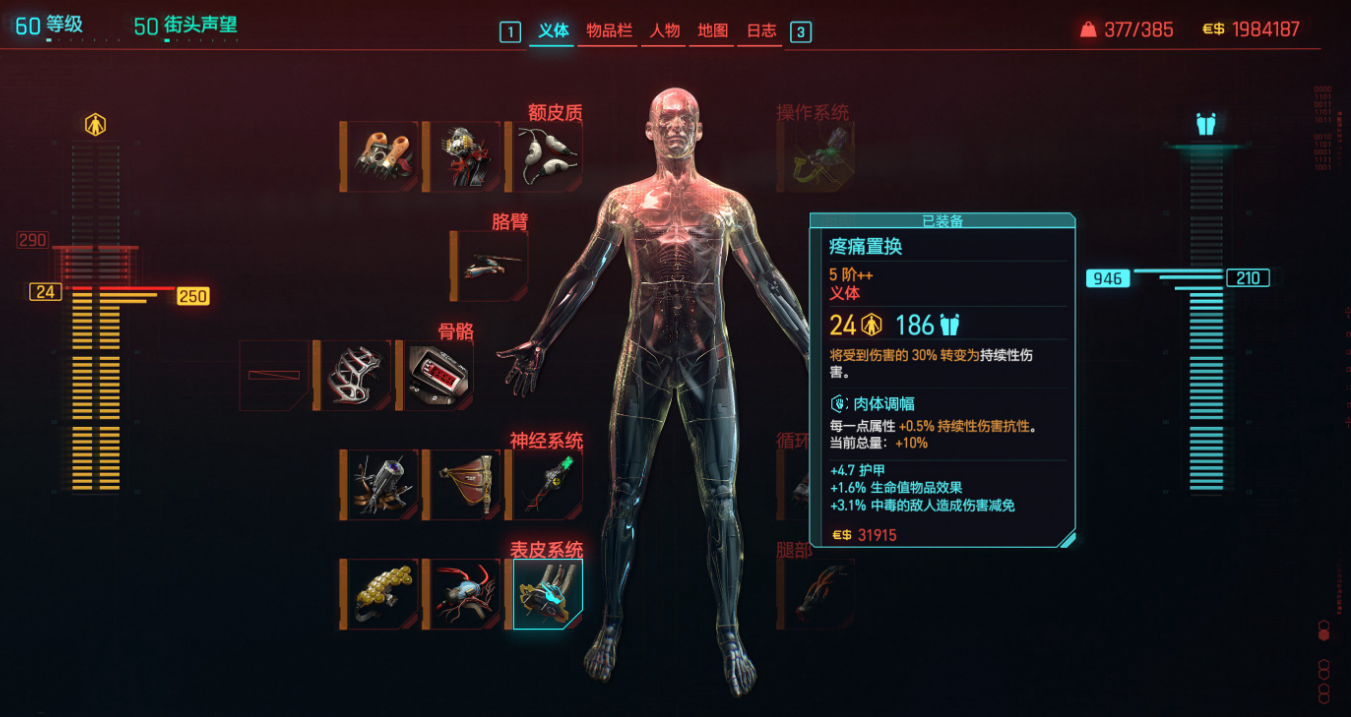Pick the empty 骨骼 skeleton slot

point(275,375)
